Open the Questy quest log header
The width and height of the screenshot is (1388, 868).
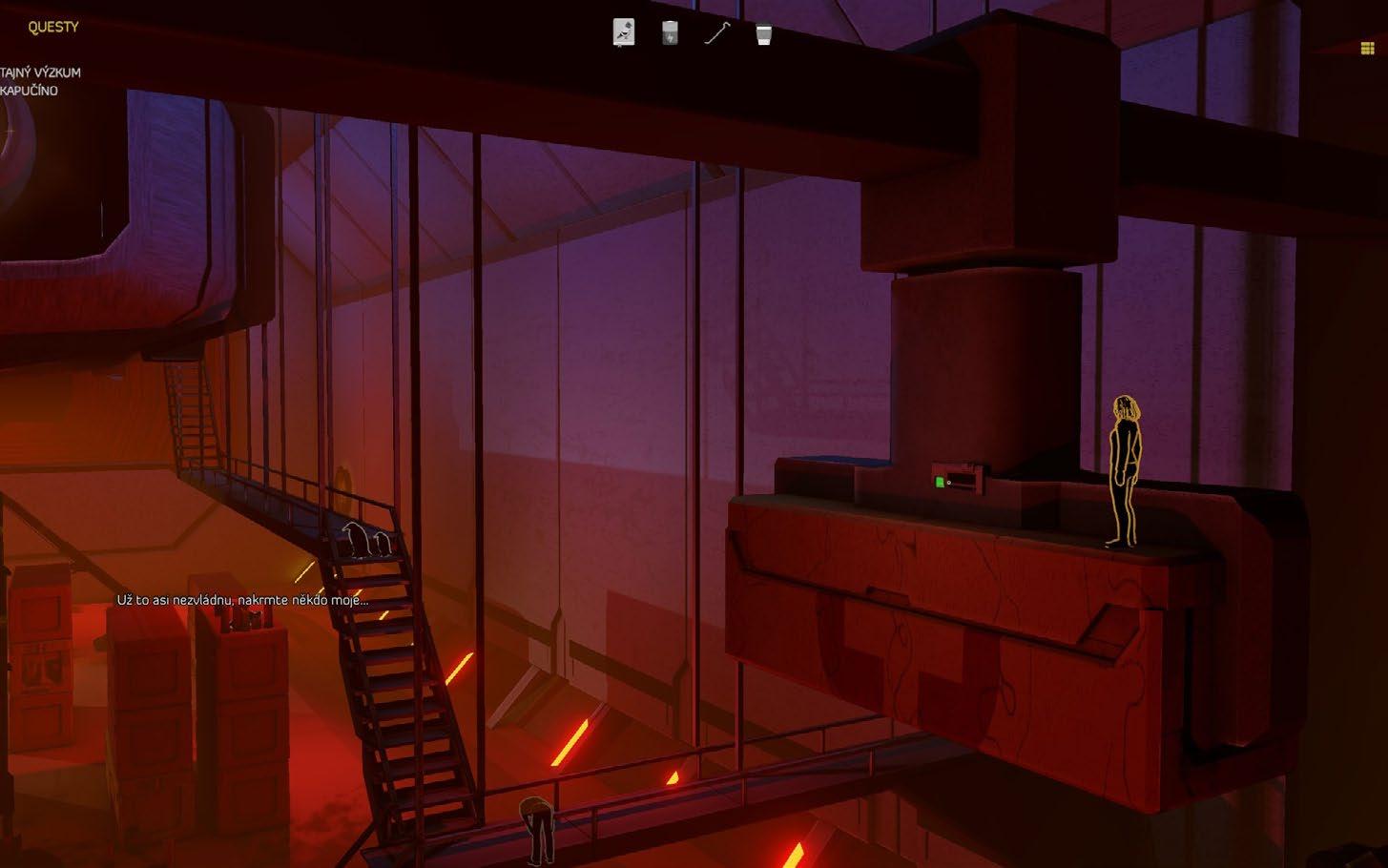53,27
